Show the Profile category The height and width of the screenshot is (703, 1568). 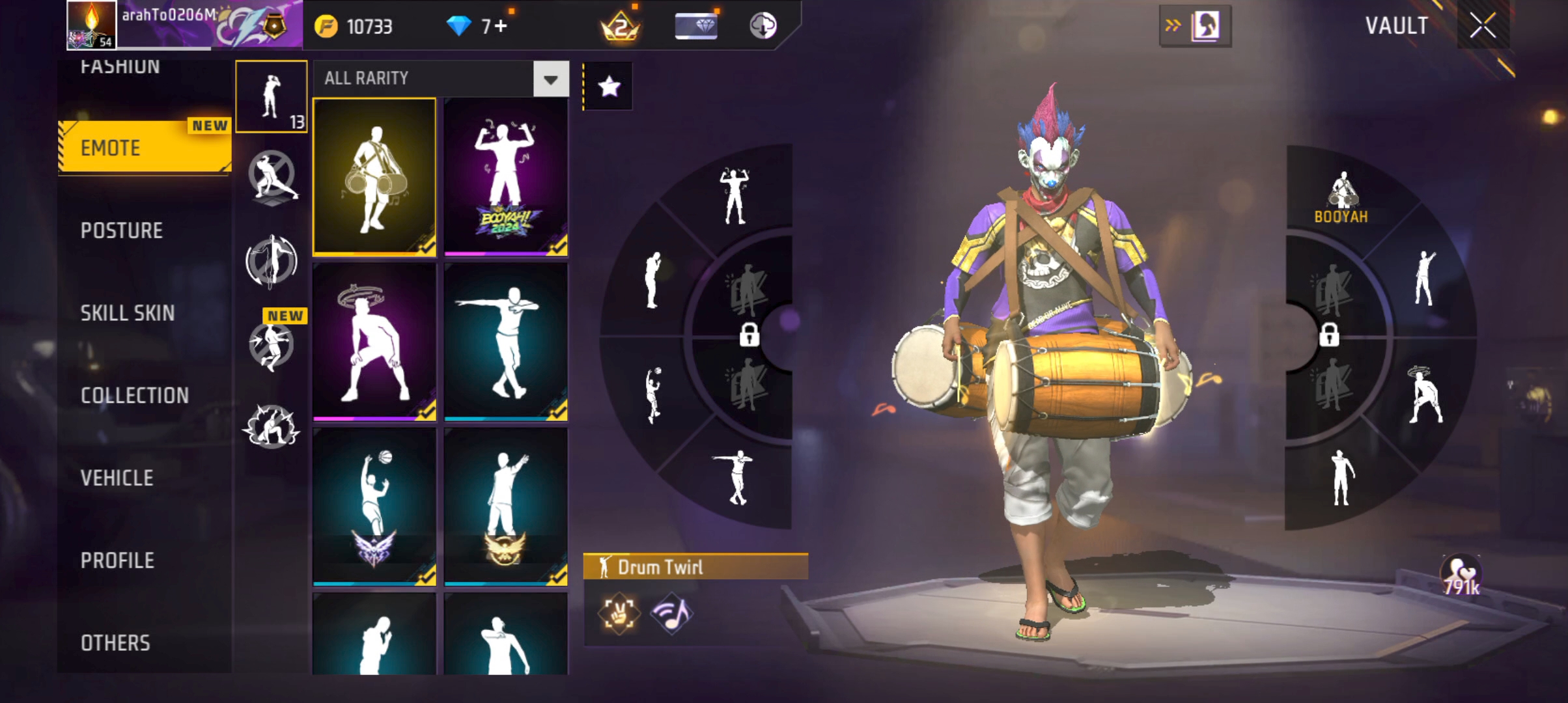click(x=118, y=560)
